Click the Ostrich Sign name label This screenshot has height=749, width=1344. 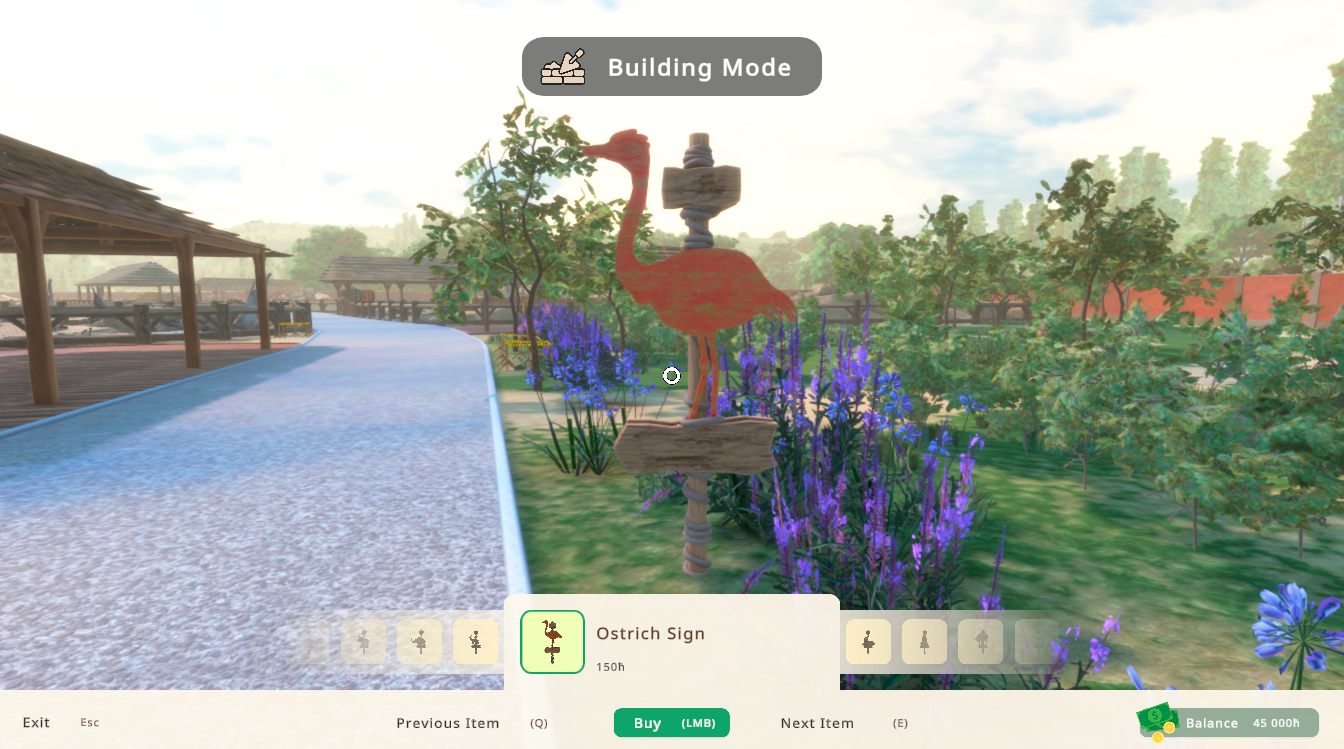649,633
